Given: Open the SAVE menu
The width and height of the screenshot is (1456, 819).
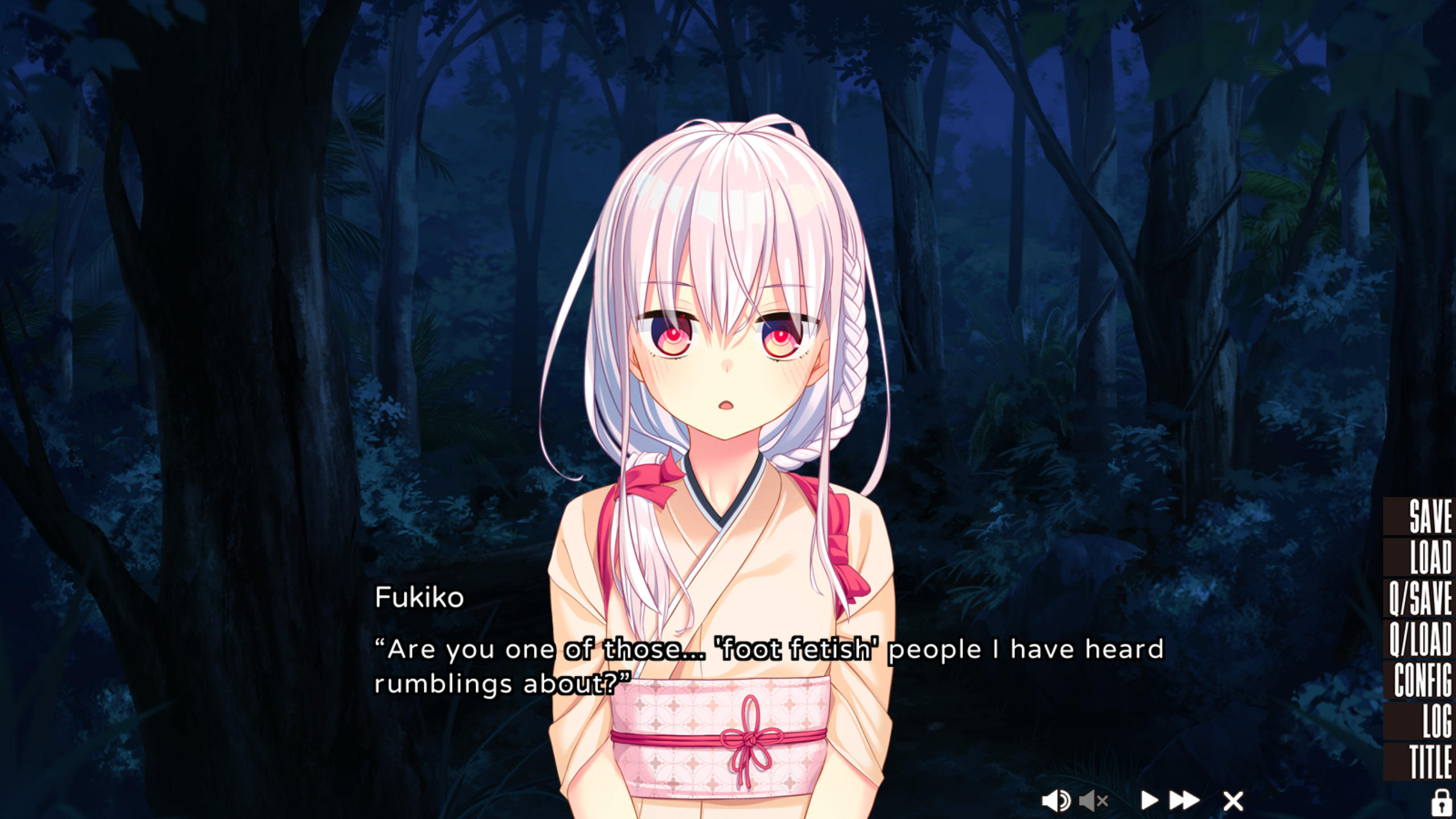Looking at the screenshot, I should [x=1429, y=516].
